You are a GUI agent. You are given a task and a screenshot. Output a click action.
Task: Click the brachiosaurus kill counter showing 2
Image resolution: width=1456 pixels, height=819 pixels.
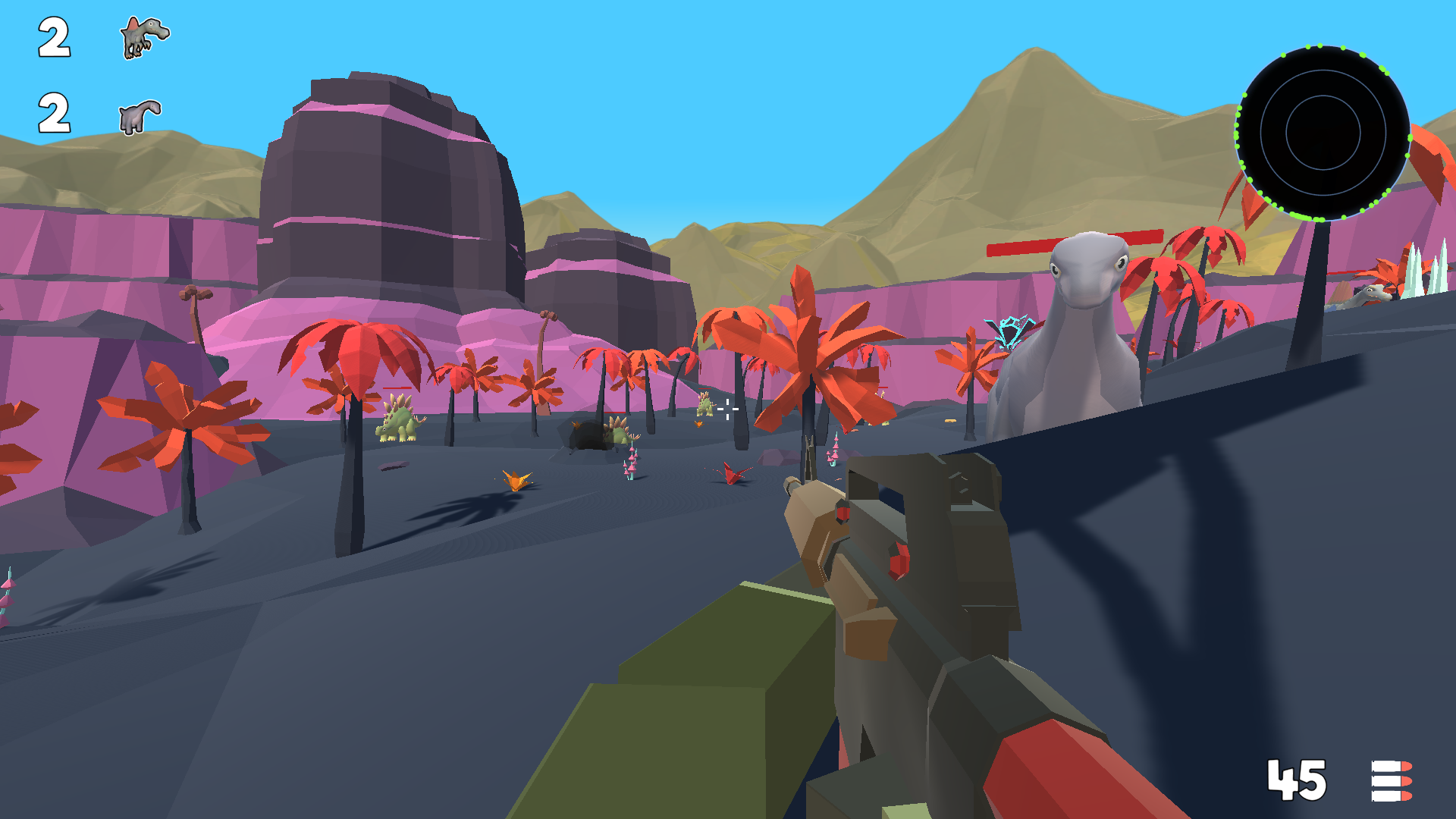click(53, 114)
